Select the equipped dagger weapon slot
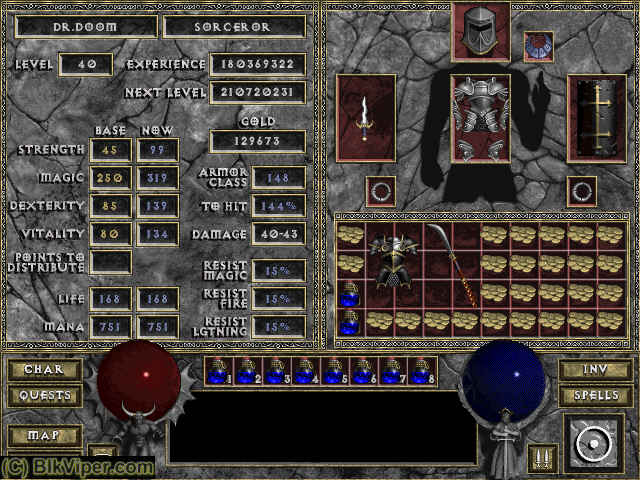Image resolution: width=640 pixels, height=480 pixels. tap(367, 118)
